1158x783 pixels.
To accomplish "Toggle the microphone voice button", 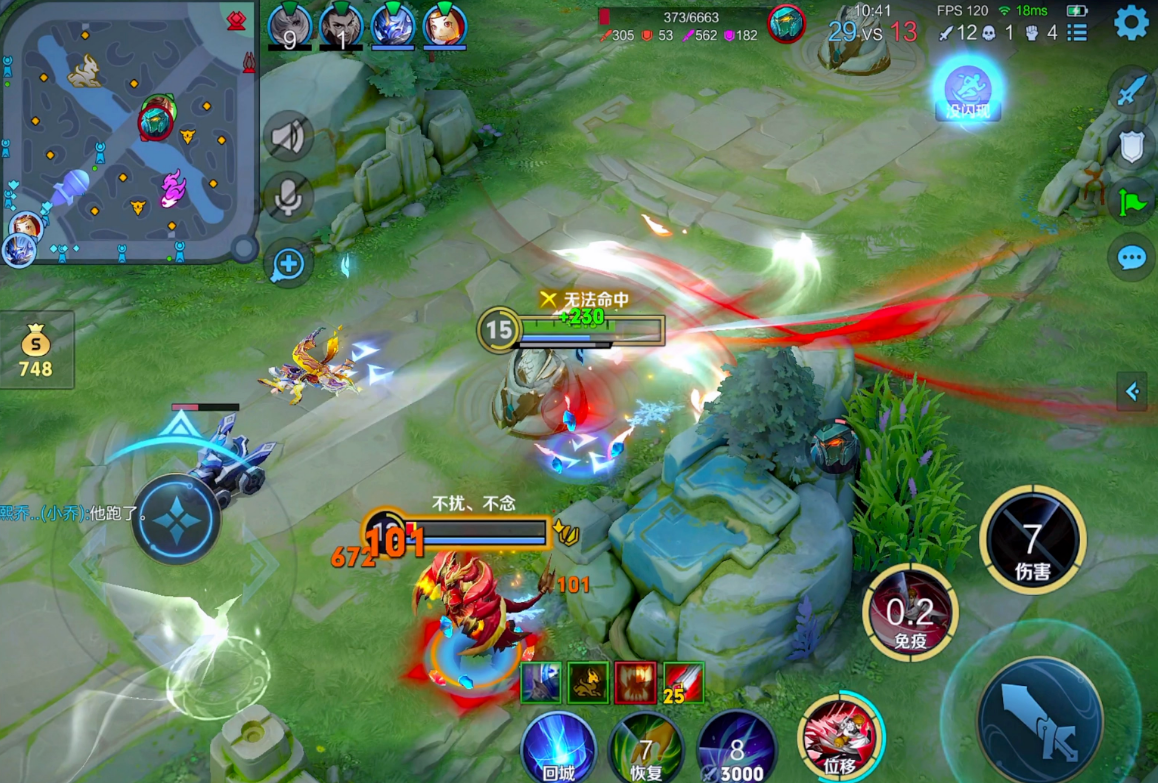I will pos(288,198).
